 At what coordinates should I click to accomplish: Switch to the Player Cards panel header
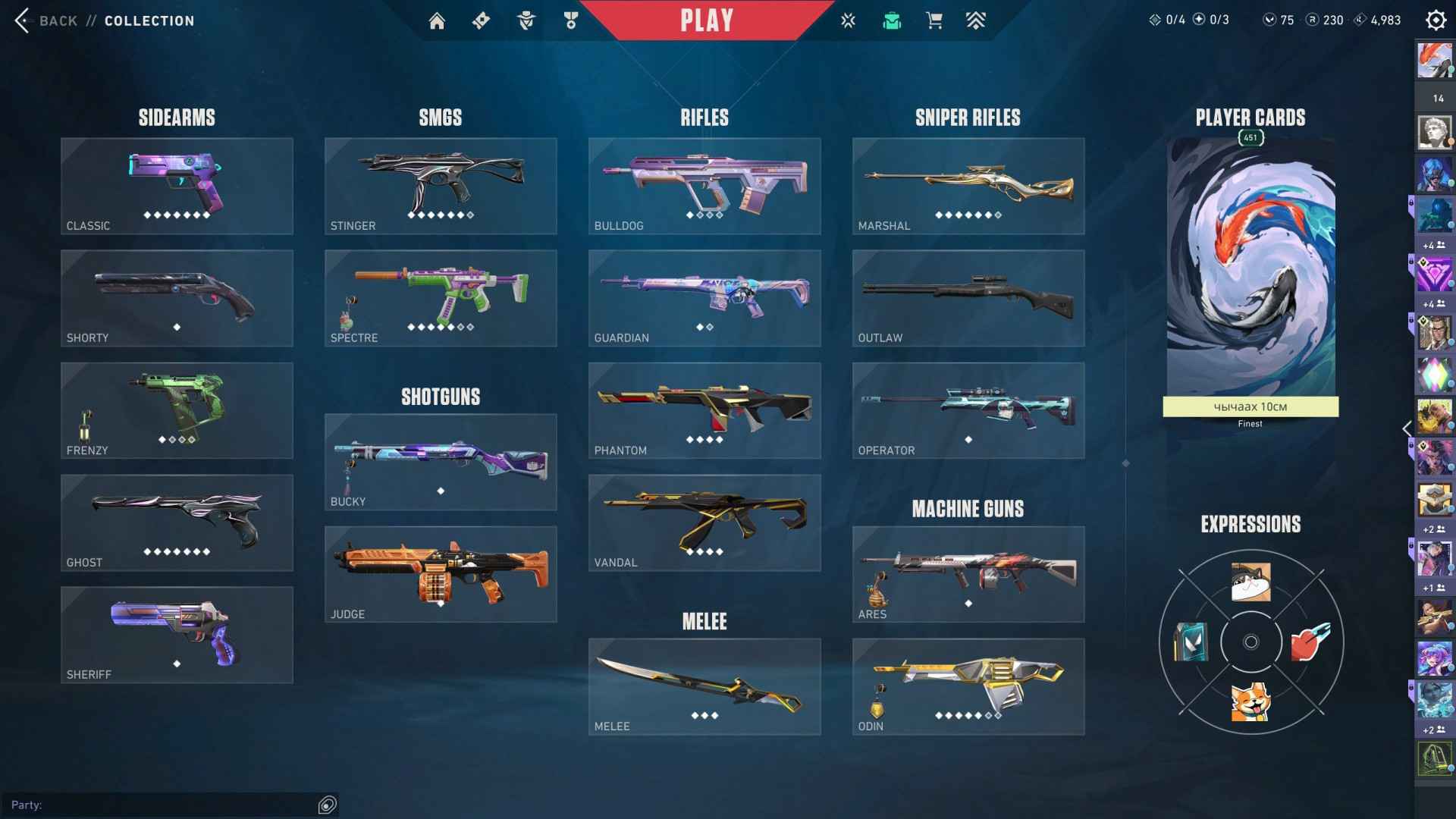coord(1250,118)
